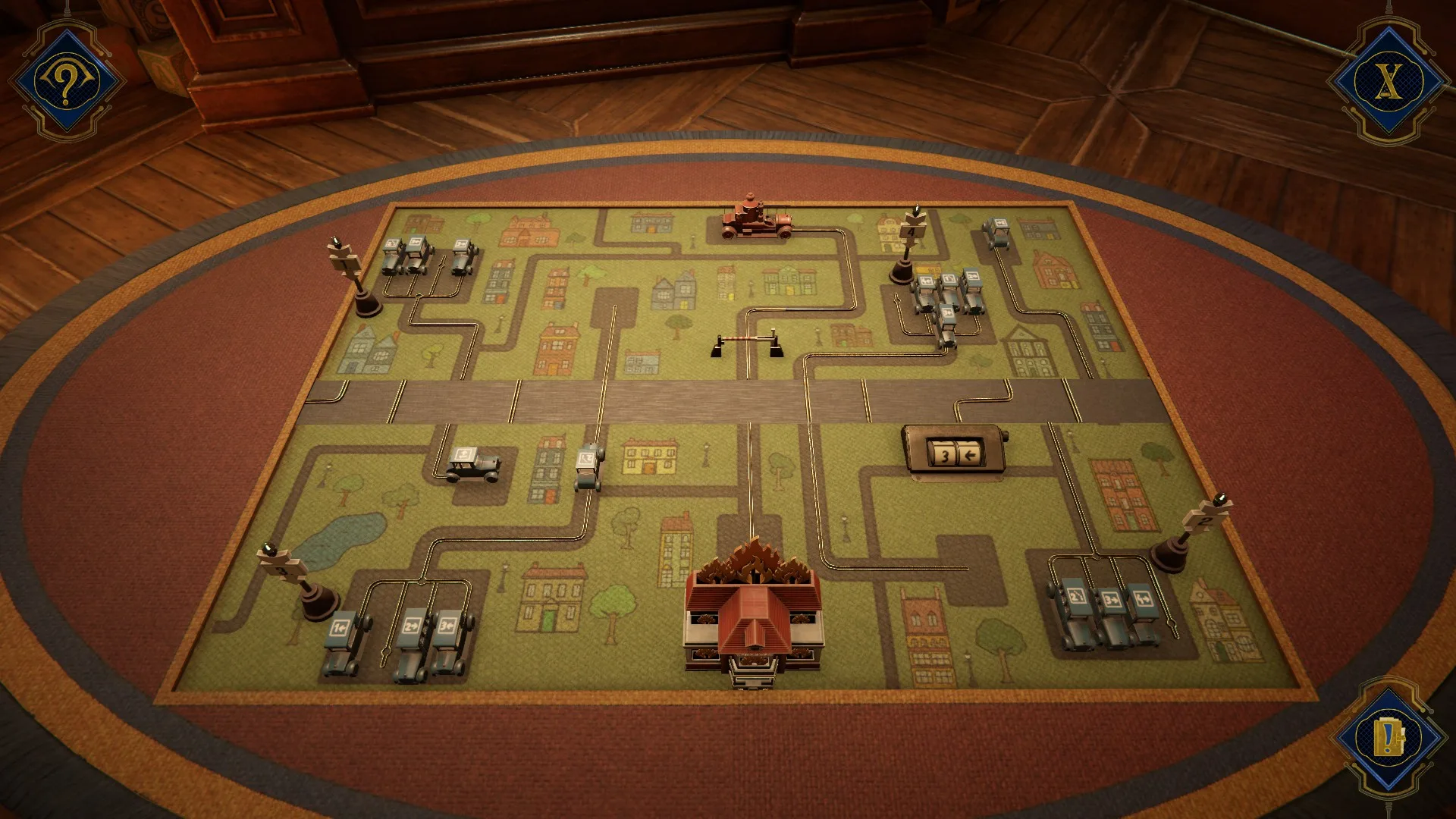Select the red fire engine piece

point(757,218)
